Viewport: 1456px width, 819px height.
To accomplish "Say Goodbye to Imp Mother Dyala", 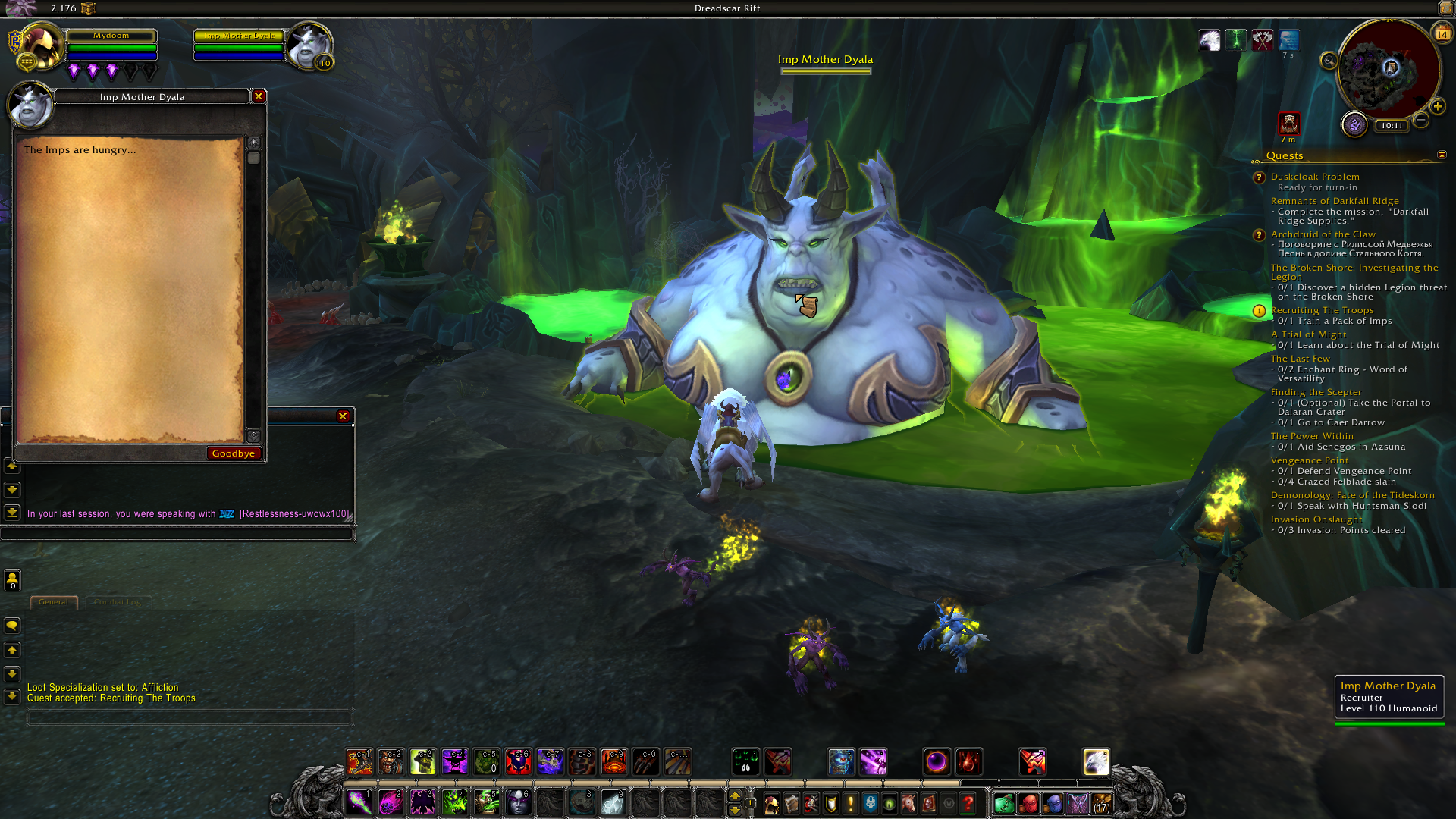I will tap(234, 453).
